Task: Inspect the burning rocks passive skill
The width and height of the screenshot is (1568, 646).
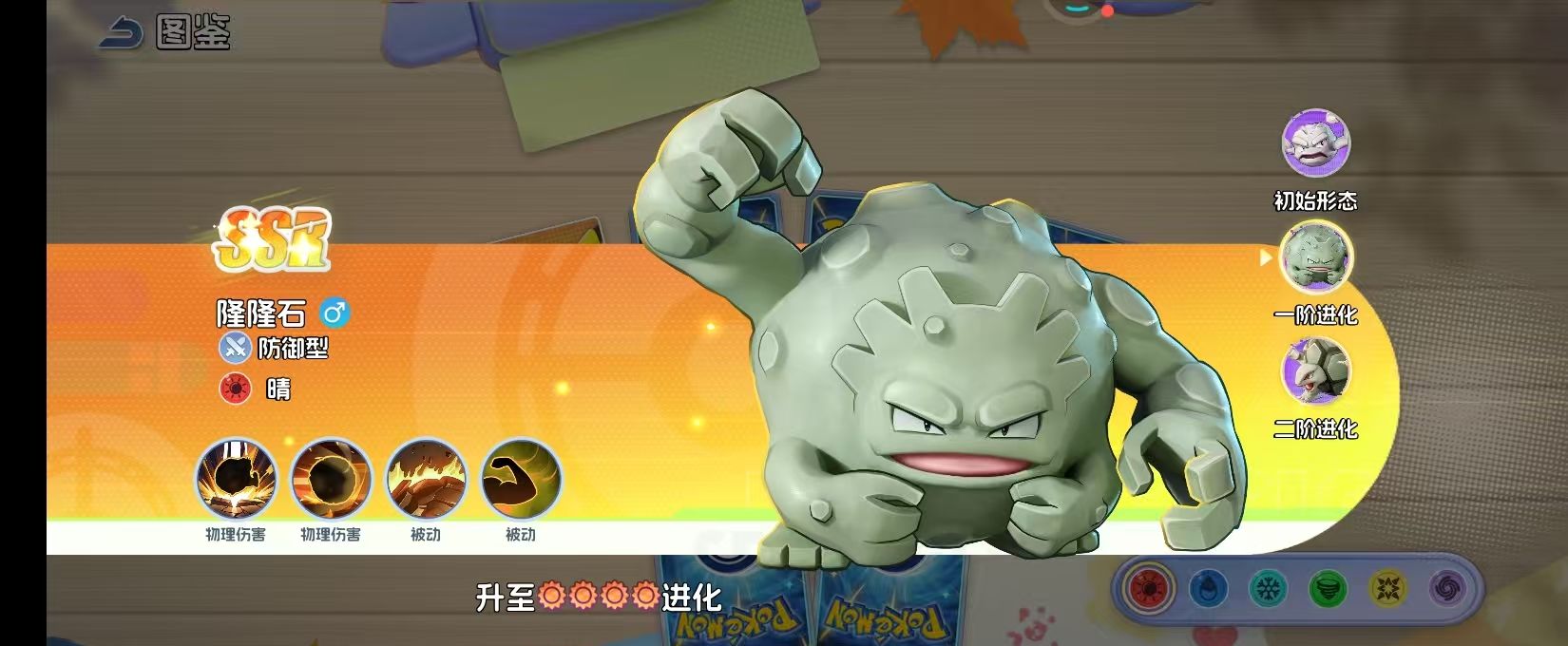Action: (x=426, y=480)
